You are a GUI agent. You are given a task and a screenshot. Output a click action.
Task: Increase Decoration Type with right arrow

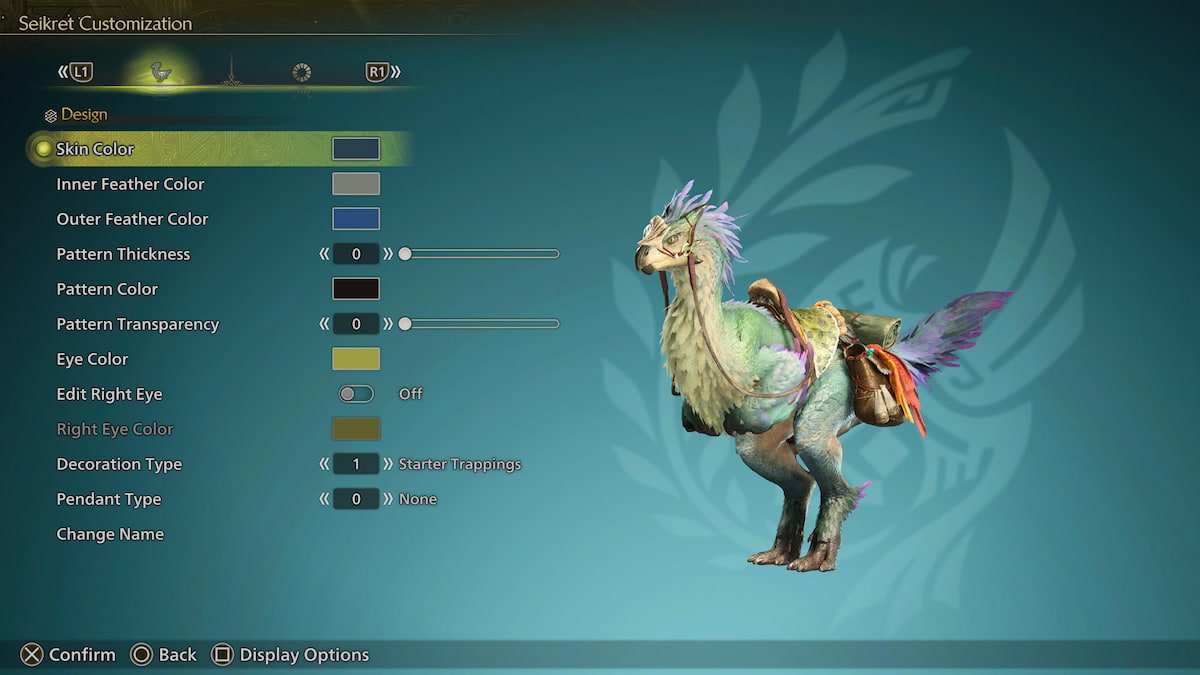(388, 464)
